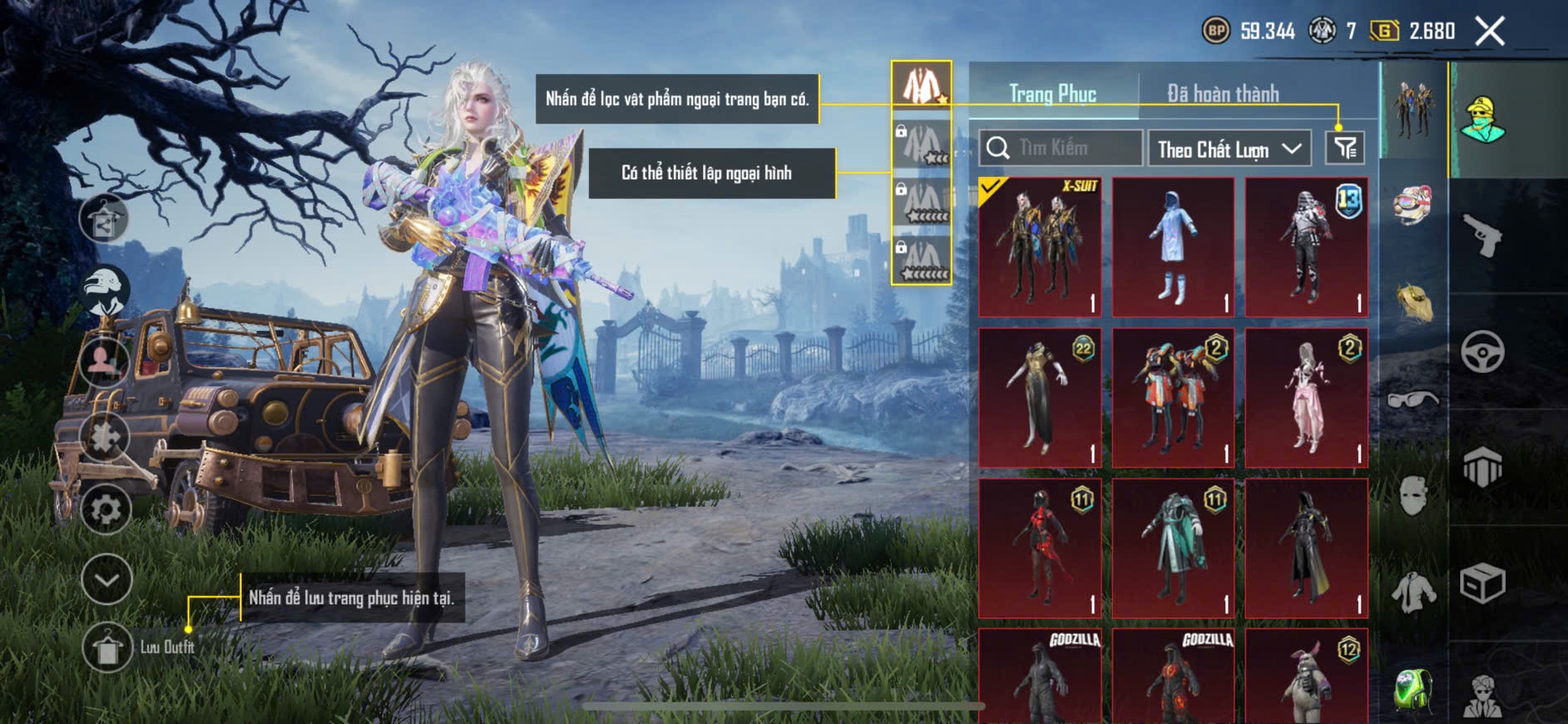The width and height of the screenshot is (1568, 724).
Task: Open the Theo Chất Lượng sort dropdown
Action: [x=1228, y=149]
